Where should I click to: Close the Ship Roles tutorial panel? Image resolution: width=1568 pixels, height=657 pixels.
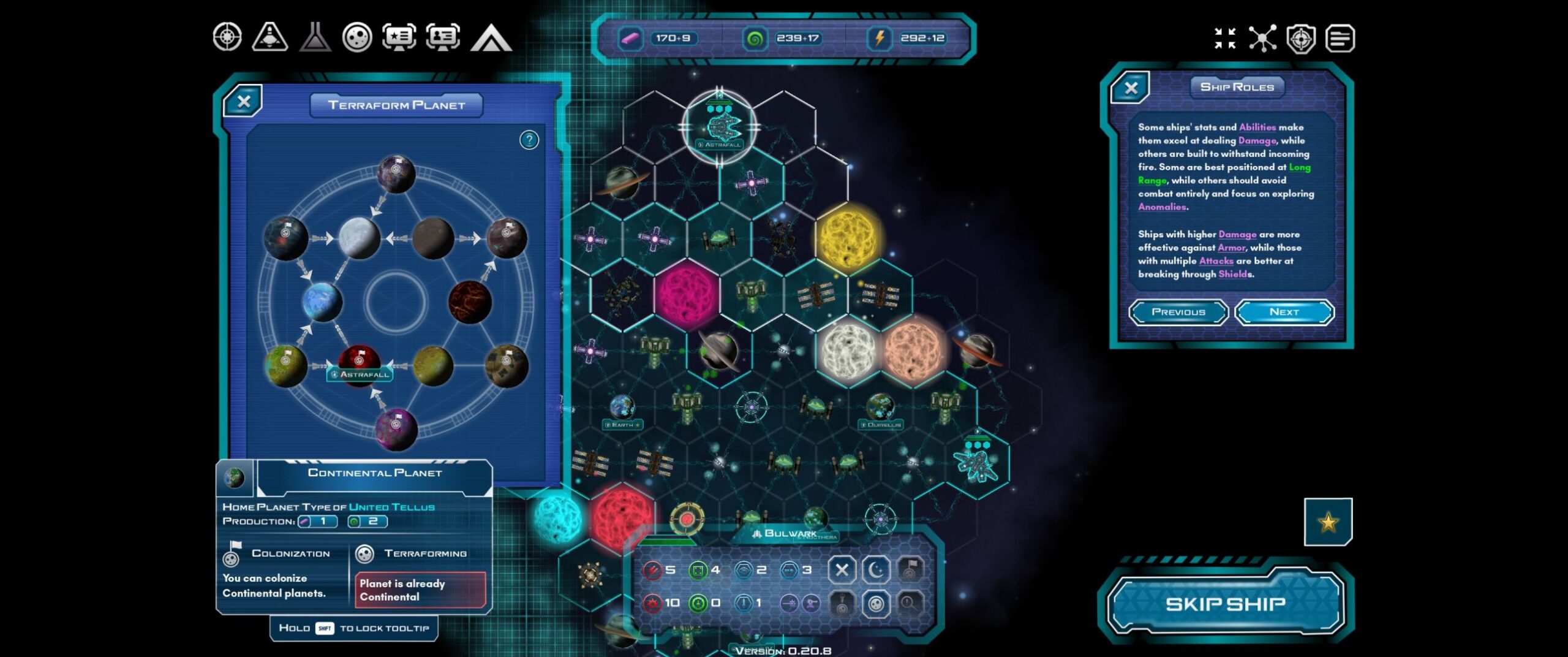[1131, 88]
